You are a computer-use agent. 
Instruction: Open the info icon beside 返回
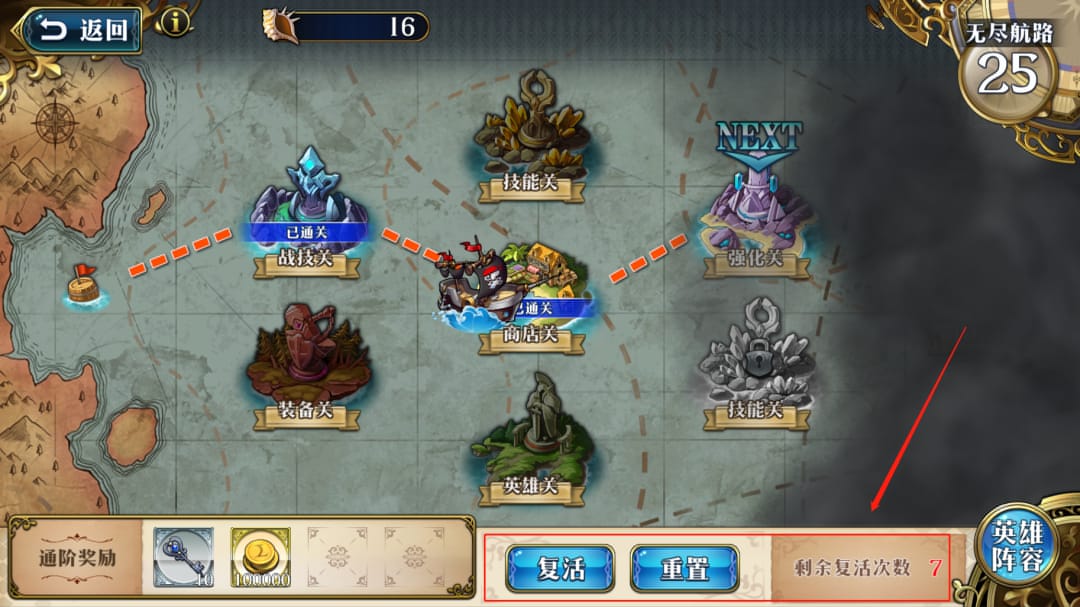[x=175, y=21]
